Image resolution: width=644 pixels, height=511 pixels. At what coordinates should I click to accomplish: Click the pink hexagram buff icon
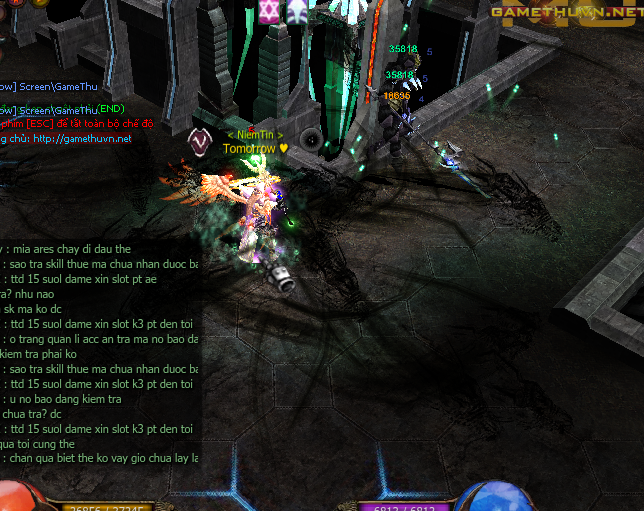click(269, 11)
